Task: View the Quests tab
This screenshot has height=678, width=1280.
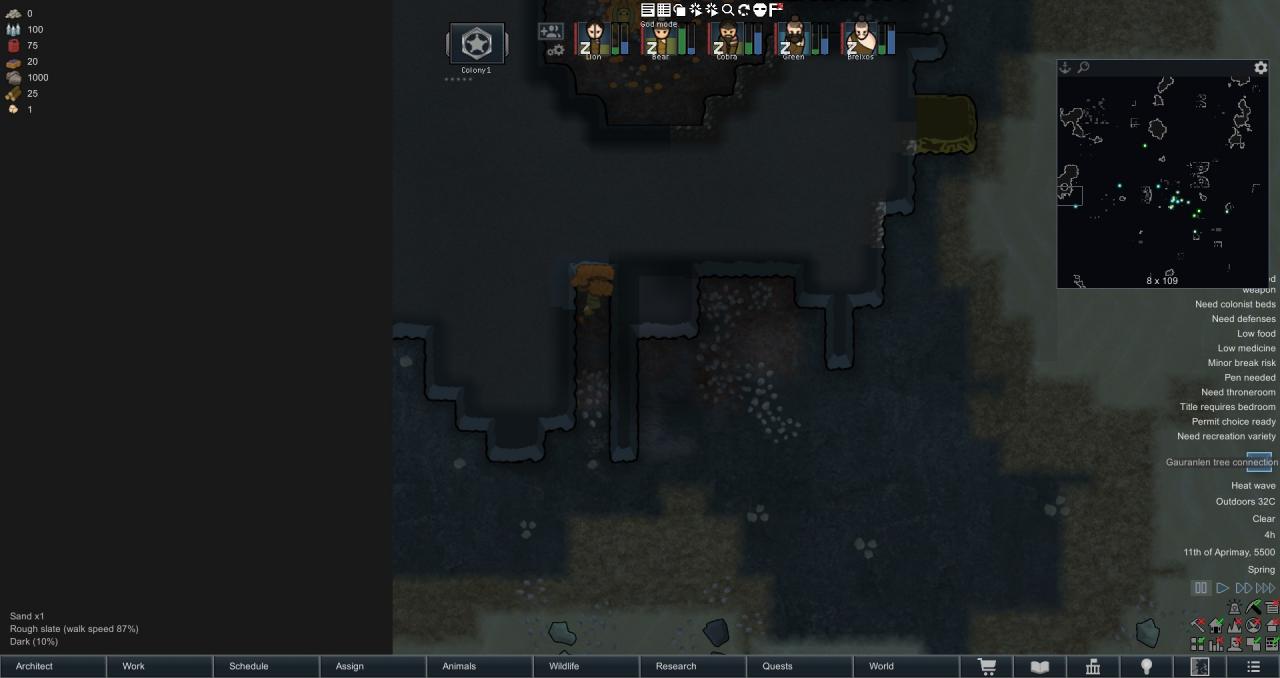Action: [x=800, y=666]
